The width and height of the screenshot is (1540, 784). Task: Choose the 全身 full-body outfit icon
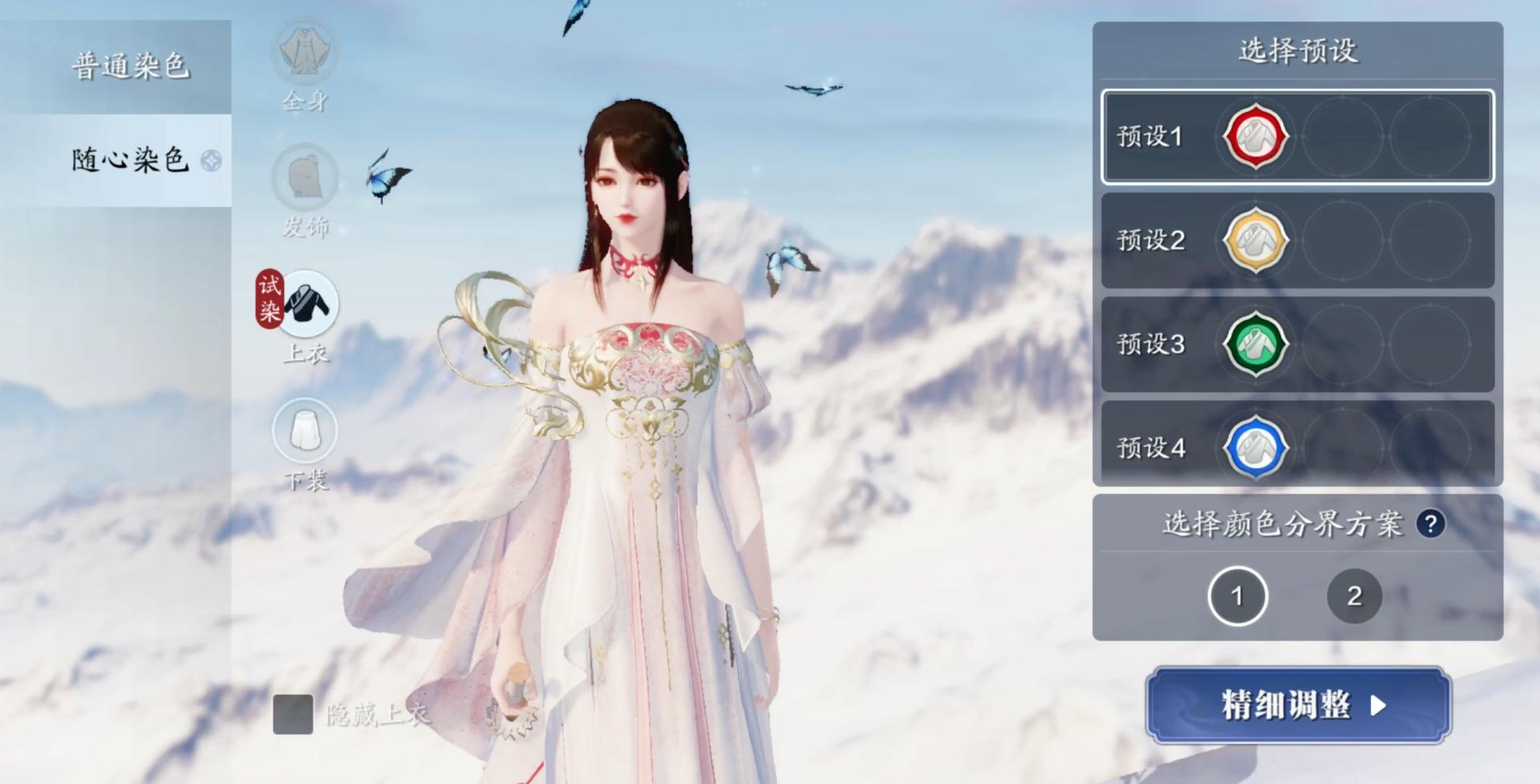pyautogui.click(x=305, y=52)
